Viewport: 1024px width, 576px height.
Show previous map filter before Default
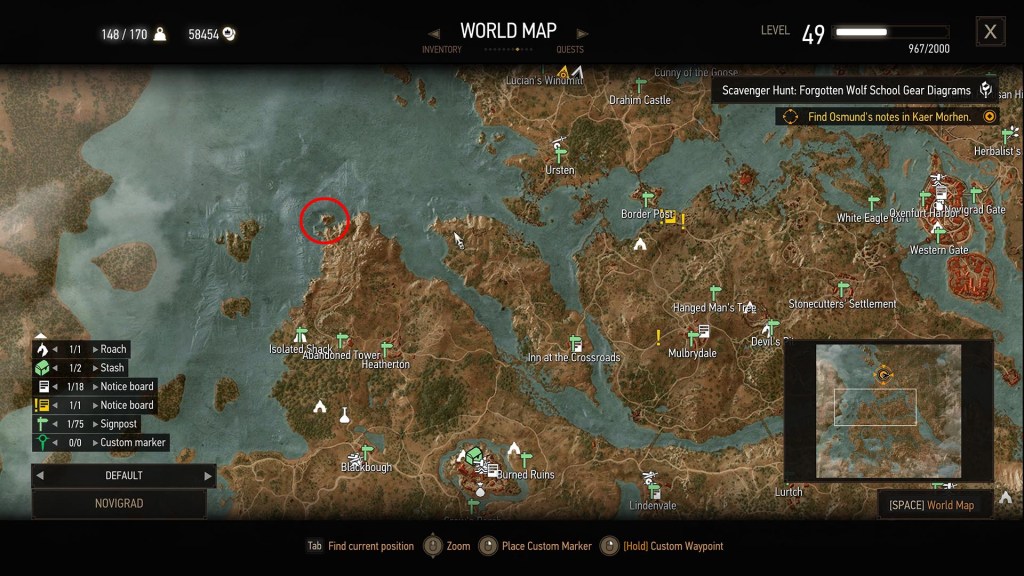coord(41,476)
